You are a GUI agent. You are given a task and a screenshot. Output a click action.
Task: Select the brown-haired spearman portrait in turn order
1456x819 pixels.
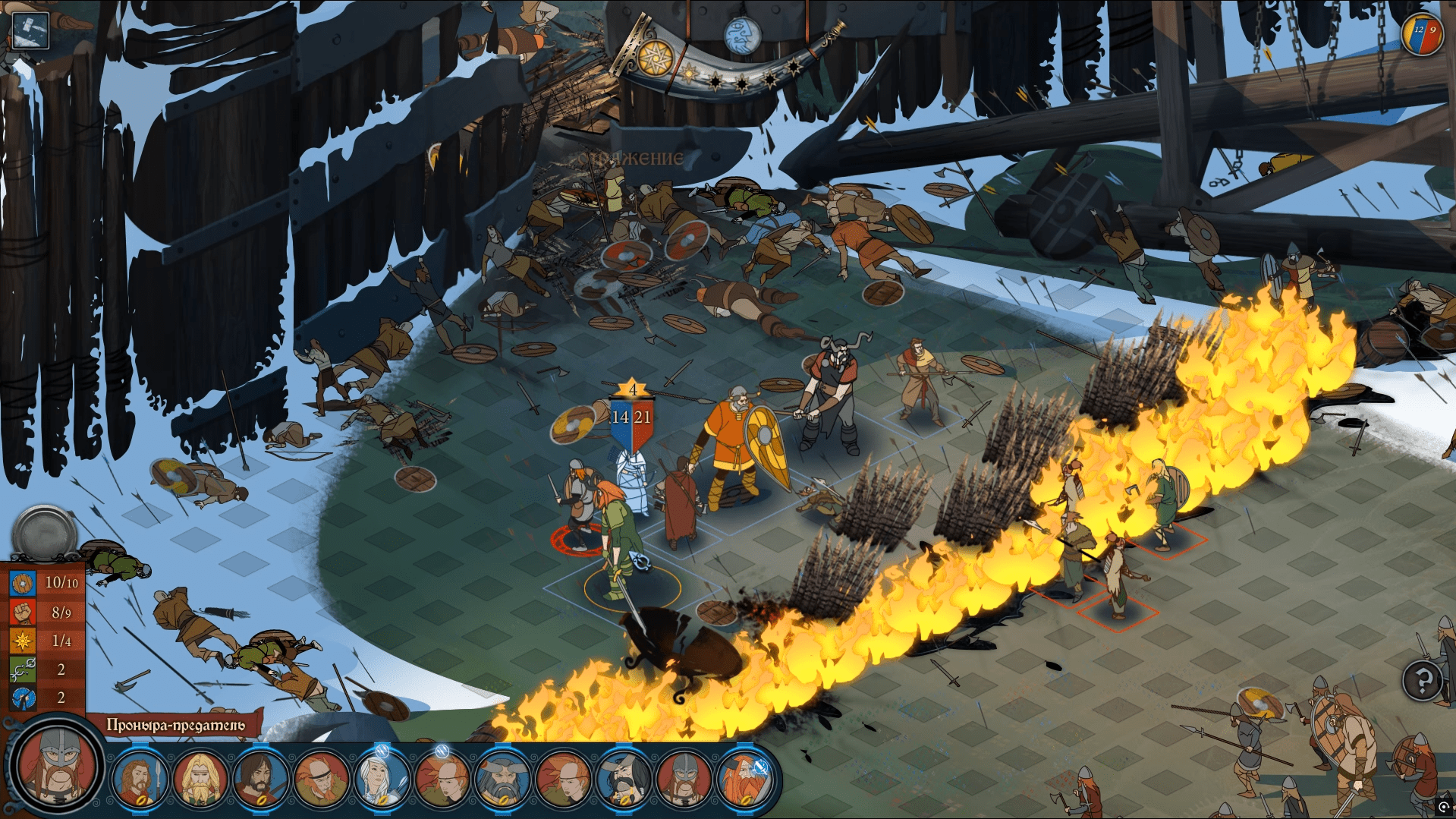click(140, 779)
